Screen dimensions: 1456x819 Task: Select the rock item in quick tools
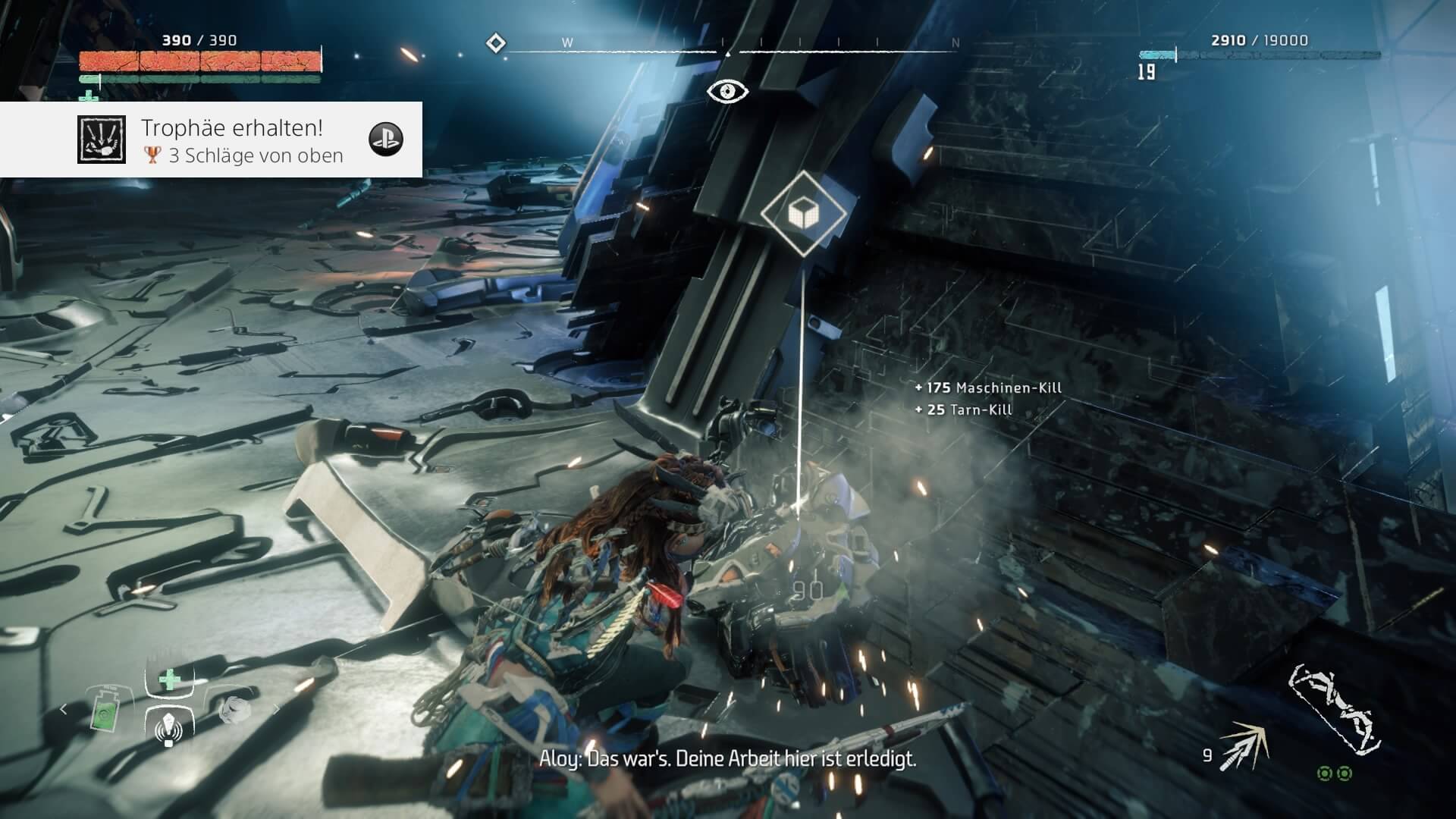tap(234, 710)
